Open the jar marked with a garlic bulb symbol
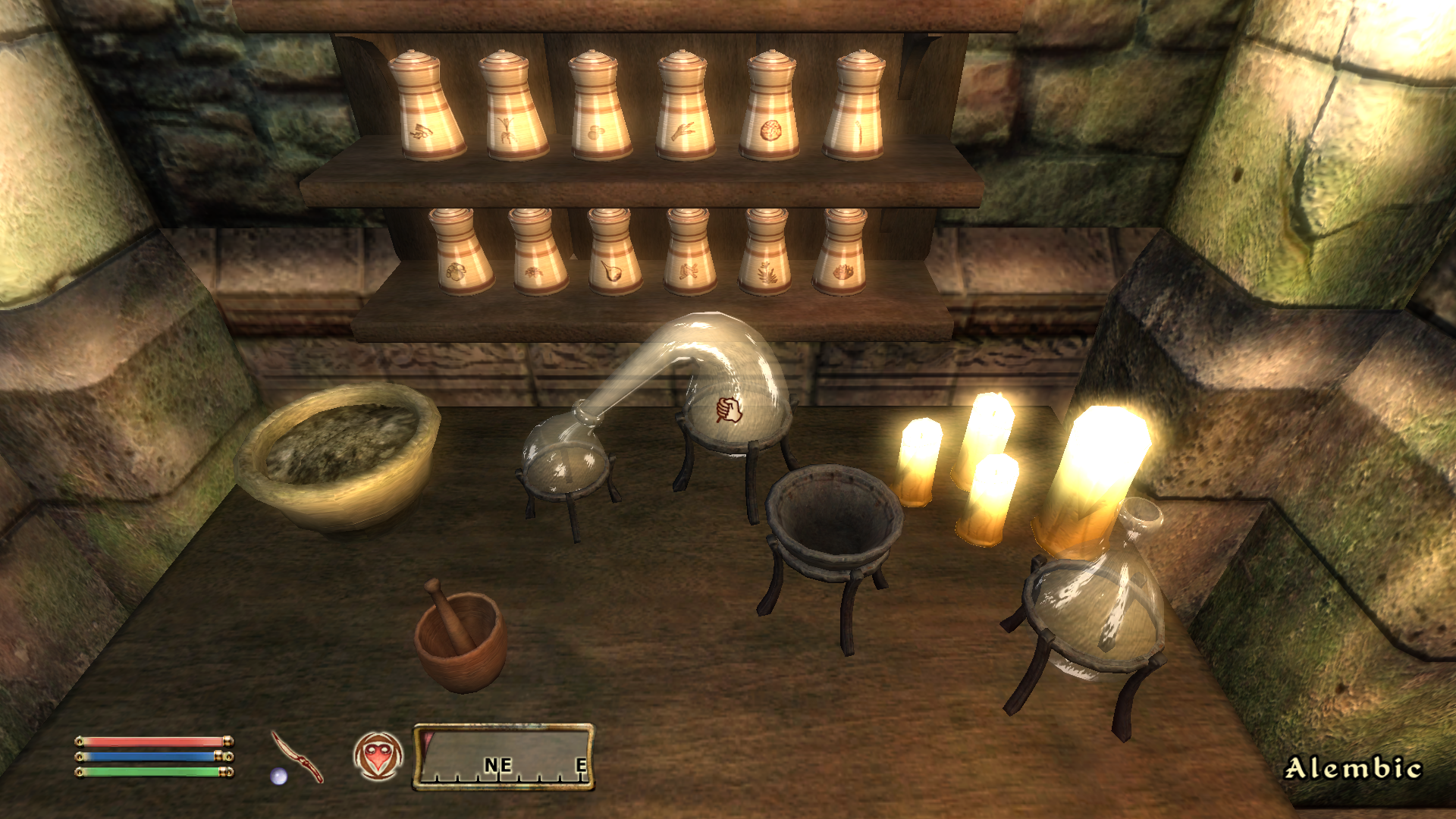 (x=614, y=269)
